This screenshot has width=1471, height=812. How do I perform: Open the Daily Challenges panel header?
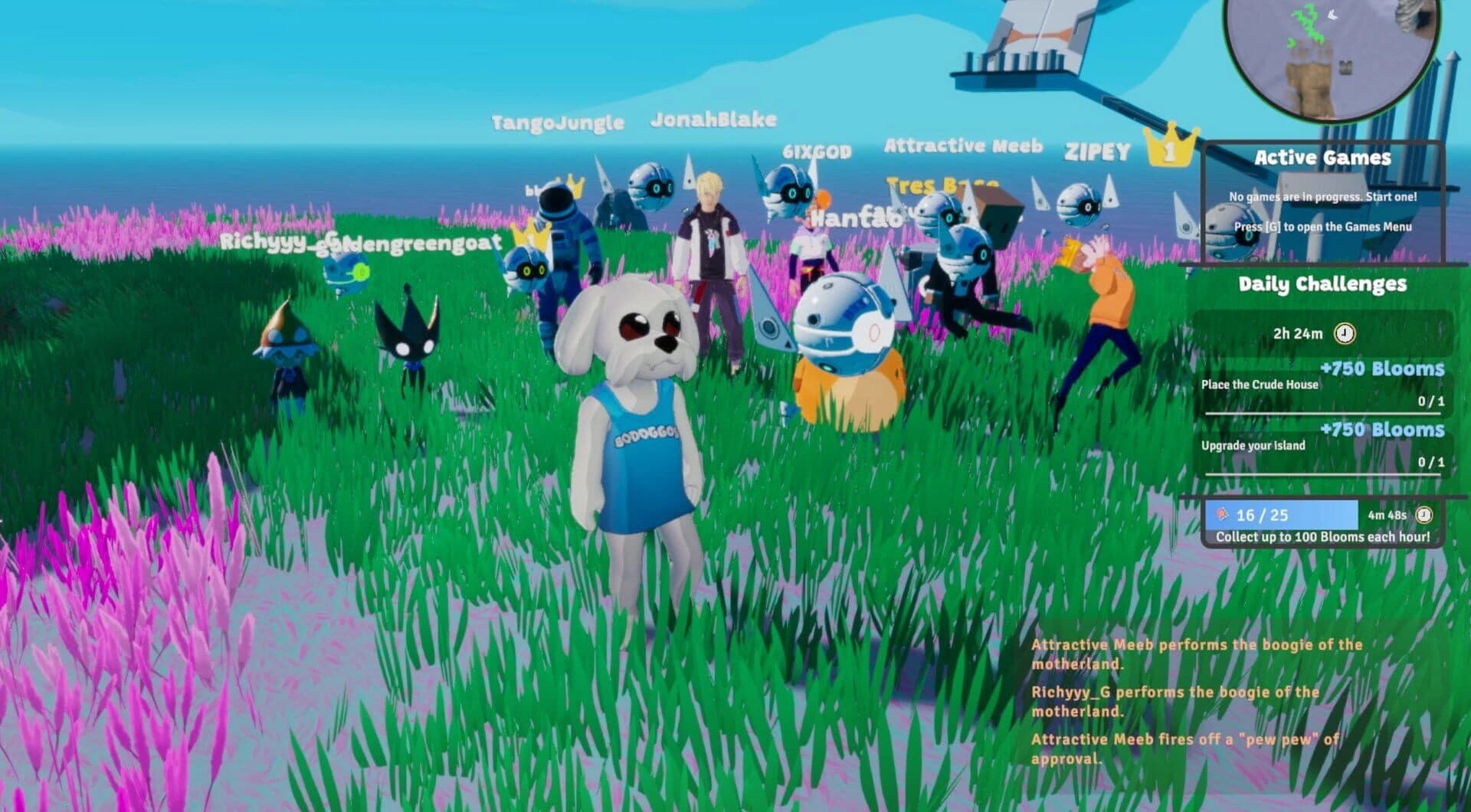click(1323, 286)
